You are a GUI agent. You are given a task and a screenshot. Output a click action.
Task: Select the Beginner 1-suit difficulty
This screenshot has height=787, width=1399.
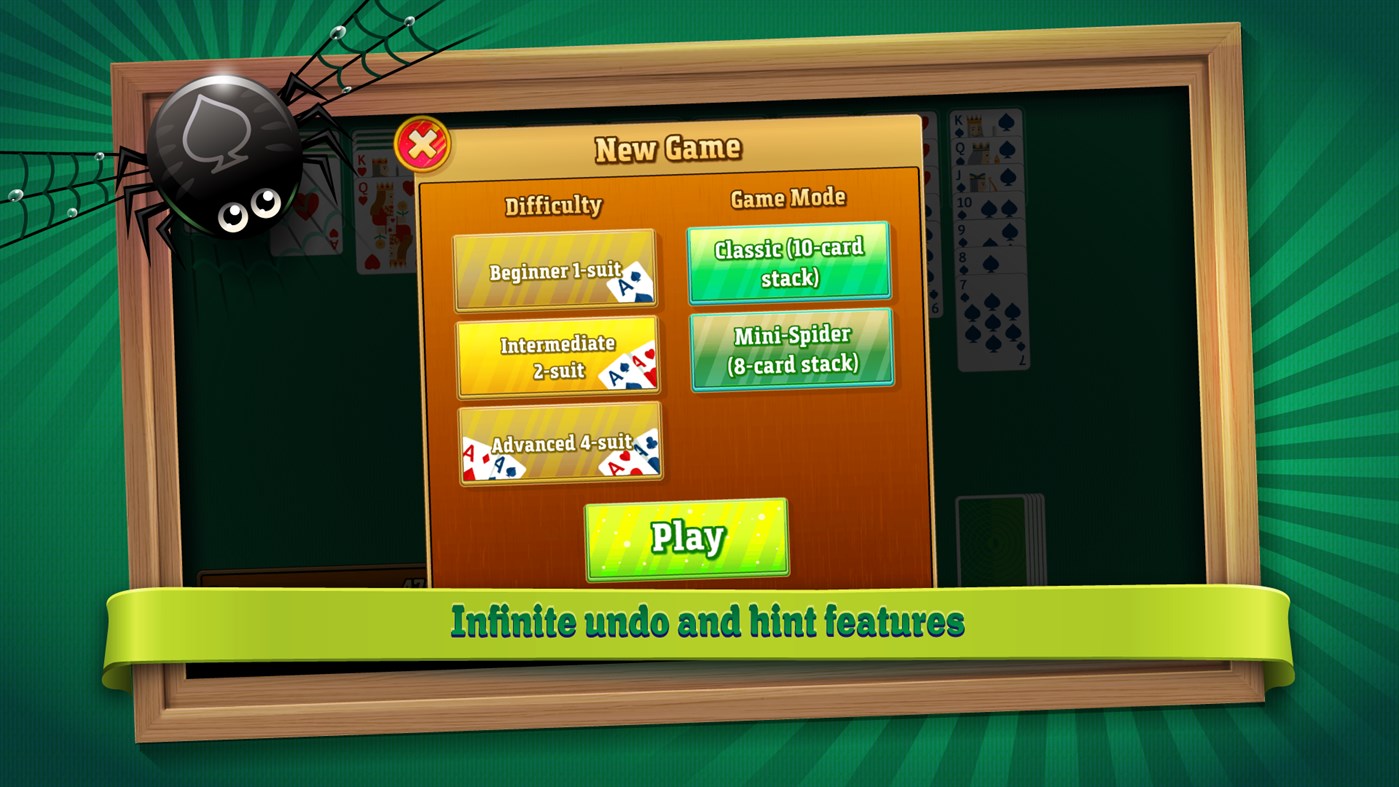[557, 270]
